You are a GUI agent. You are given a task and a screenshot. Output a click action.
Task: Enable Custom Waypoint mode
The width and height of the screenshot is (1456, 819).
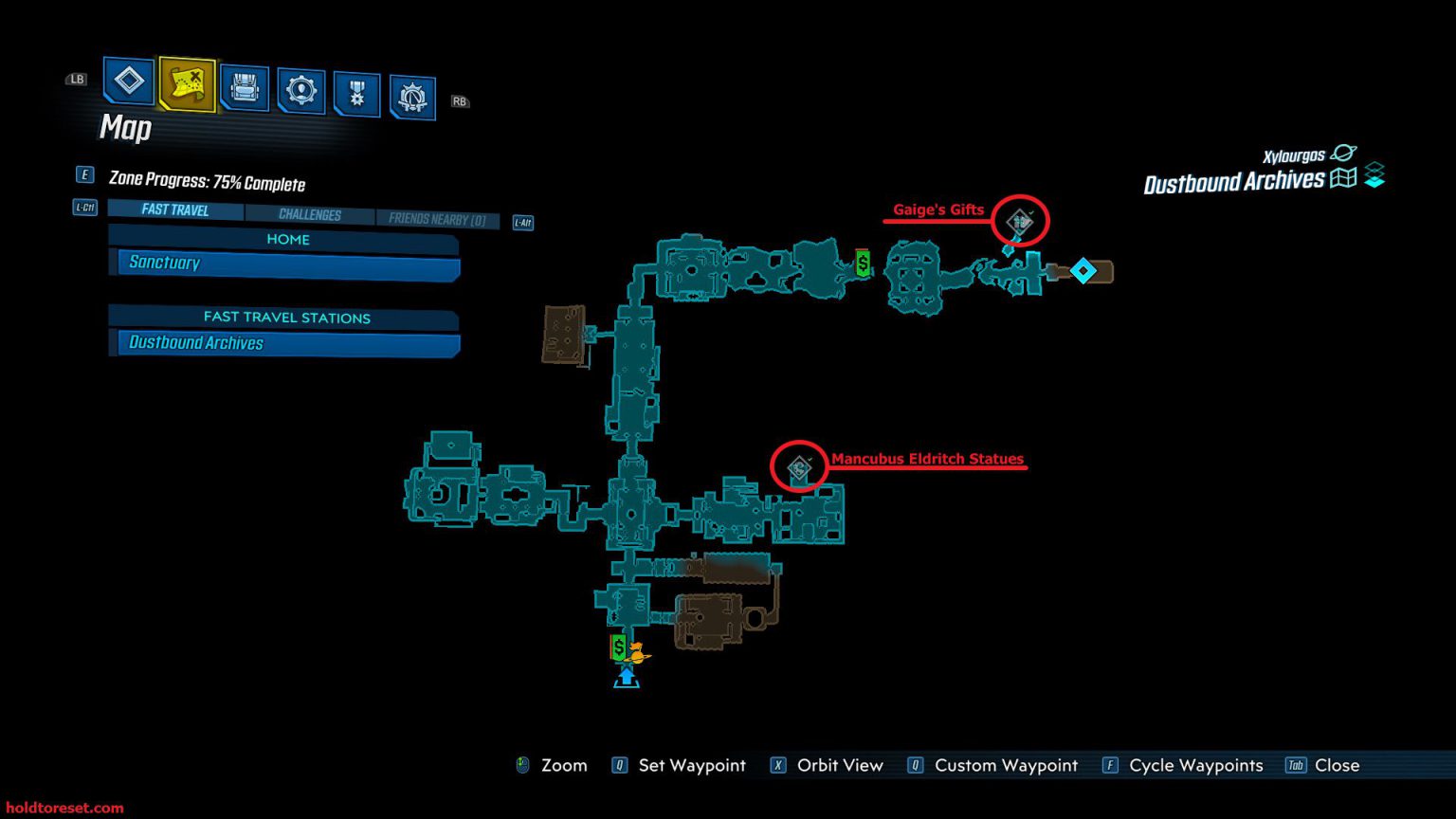(x=1005, y=765)
